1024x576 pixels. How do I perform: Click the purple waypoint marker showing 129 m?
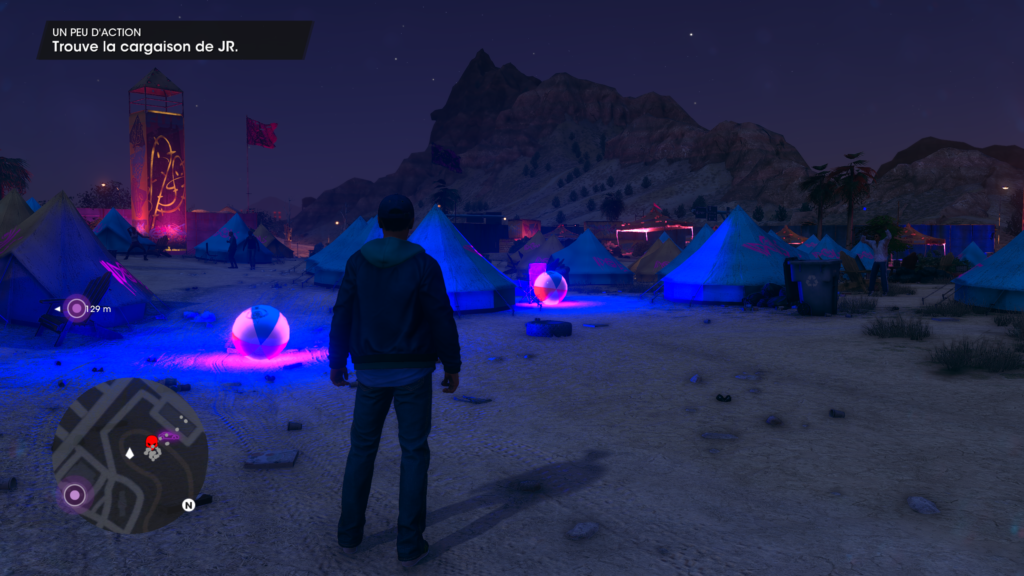coord(77,309)
